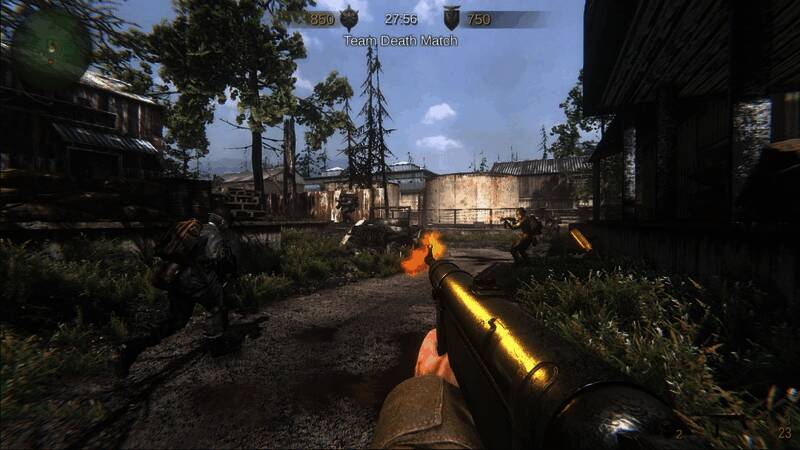The height and width of the screenshot is (450, 800).
Task: Select the team emblem beside the 750 score
Action: click(452, 18)
